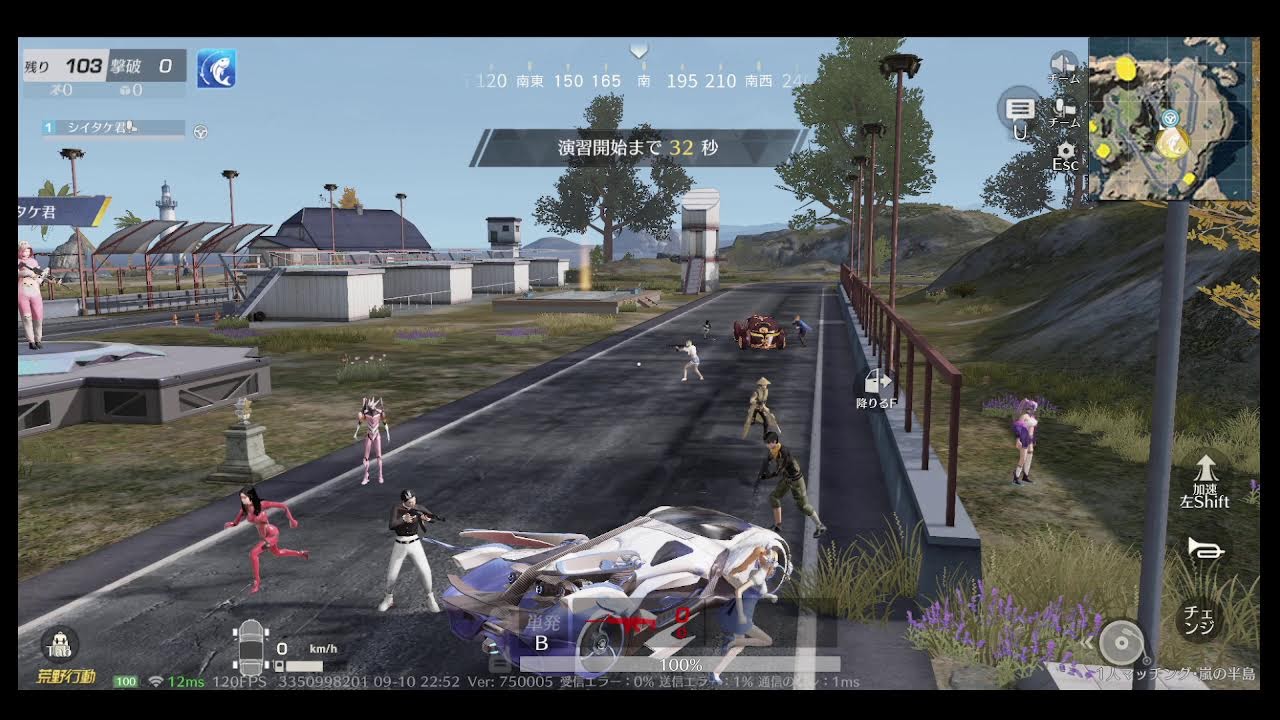
Task: Toggle the team speaker audio icon
Action: 1063,63
